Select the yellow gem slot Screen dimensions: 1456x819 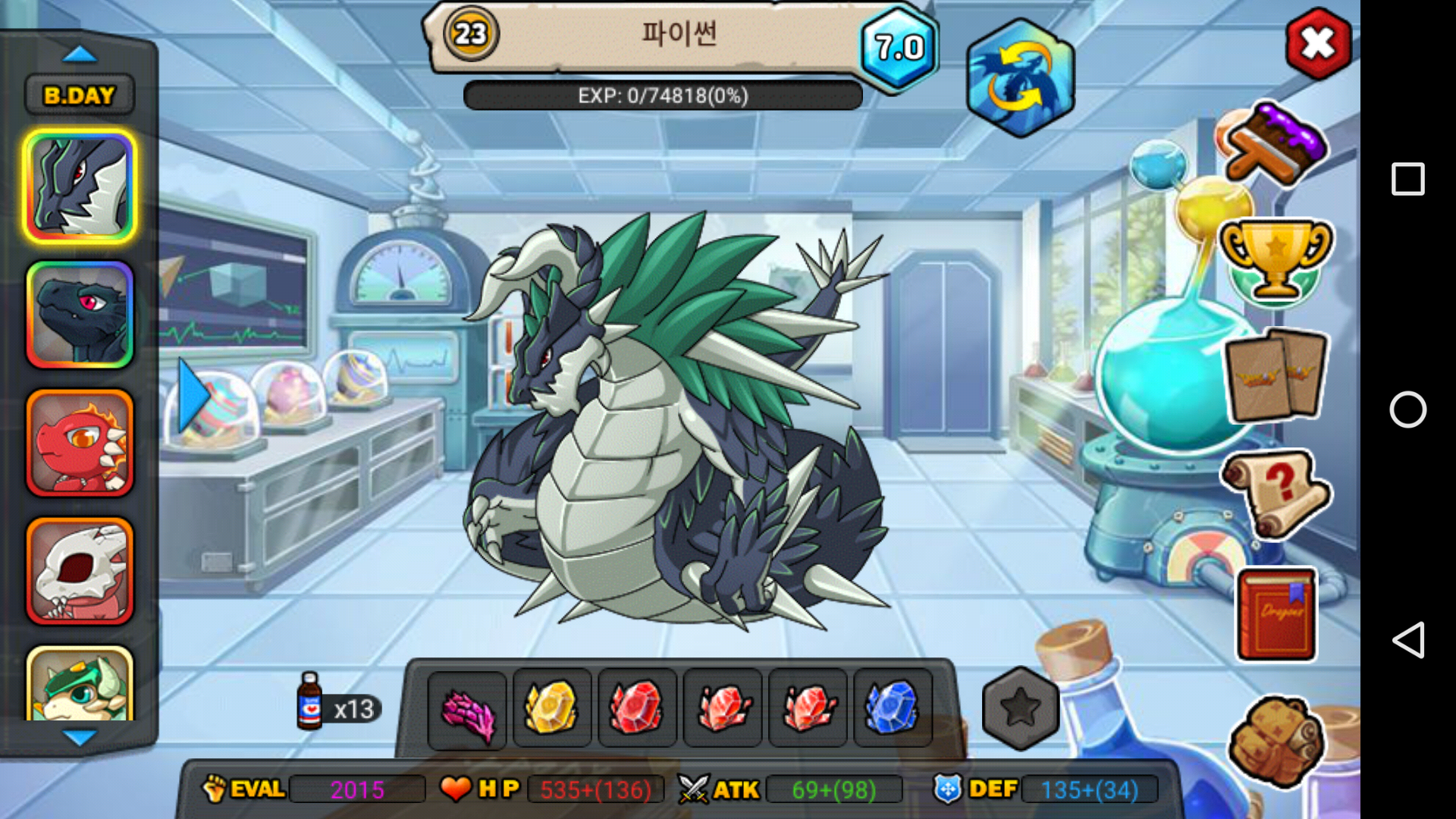[x=552, y=709]
